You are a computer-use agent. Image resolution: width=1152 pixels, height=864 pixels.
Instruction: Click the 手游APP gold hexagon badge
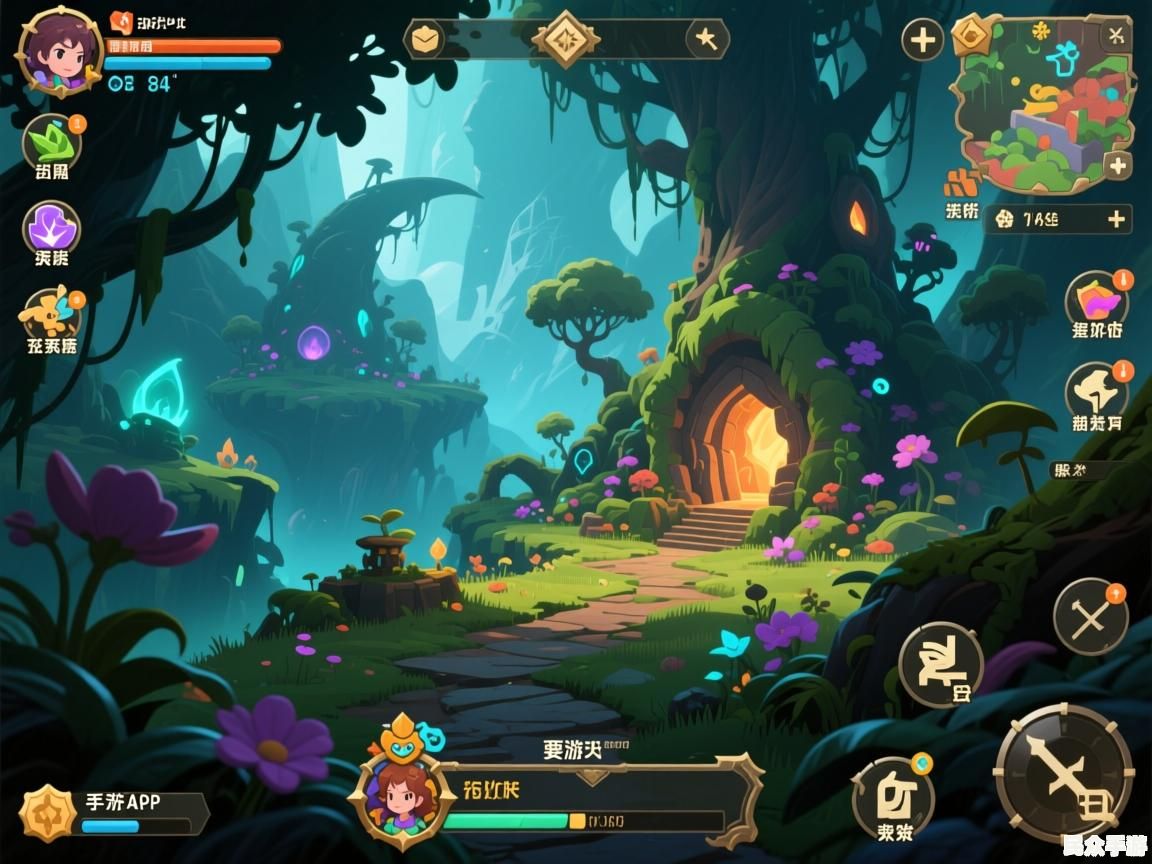pyautogui.click(x=47, y=811)
